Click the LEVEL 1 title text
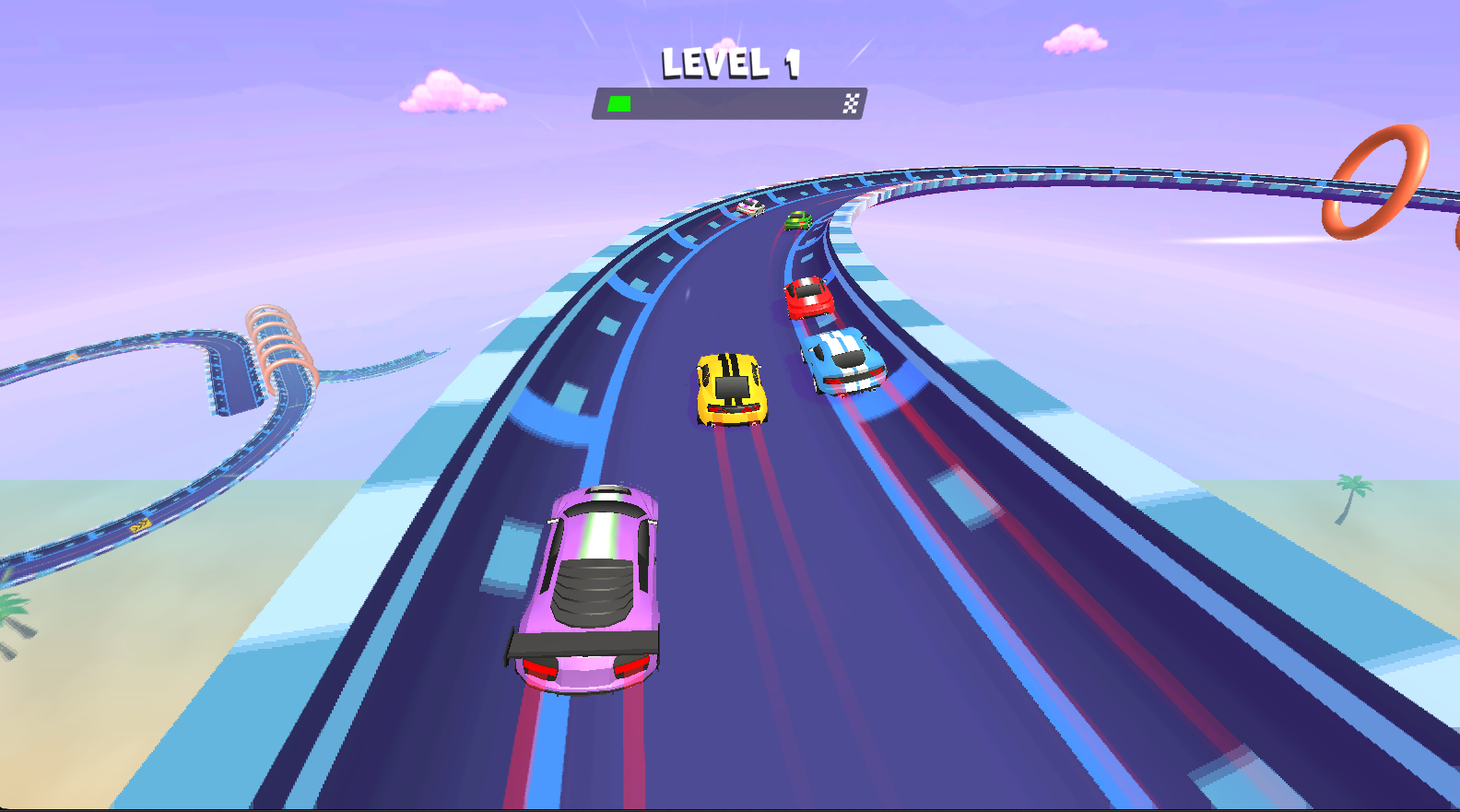 click(x=731, y=63)
